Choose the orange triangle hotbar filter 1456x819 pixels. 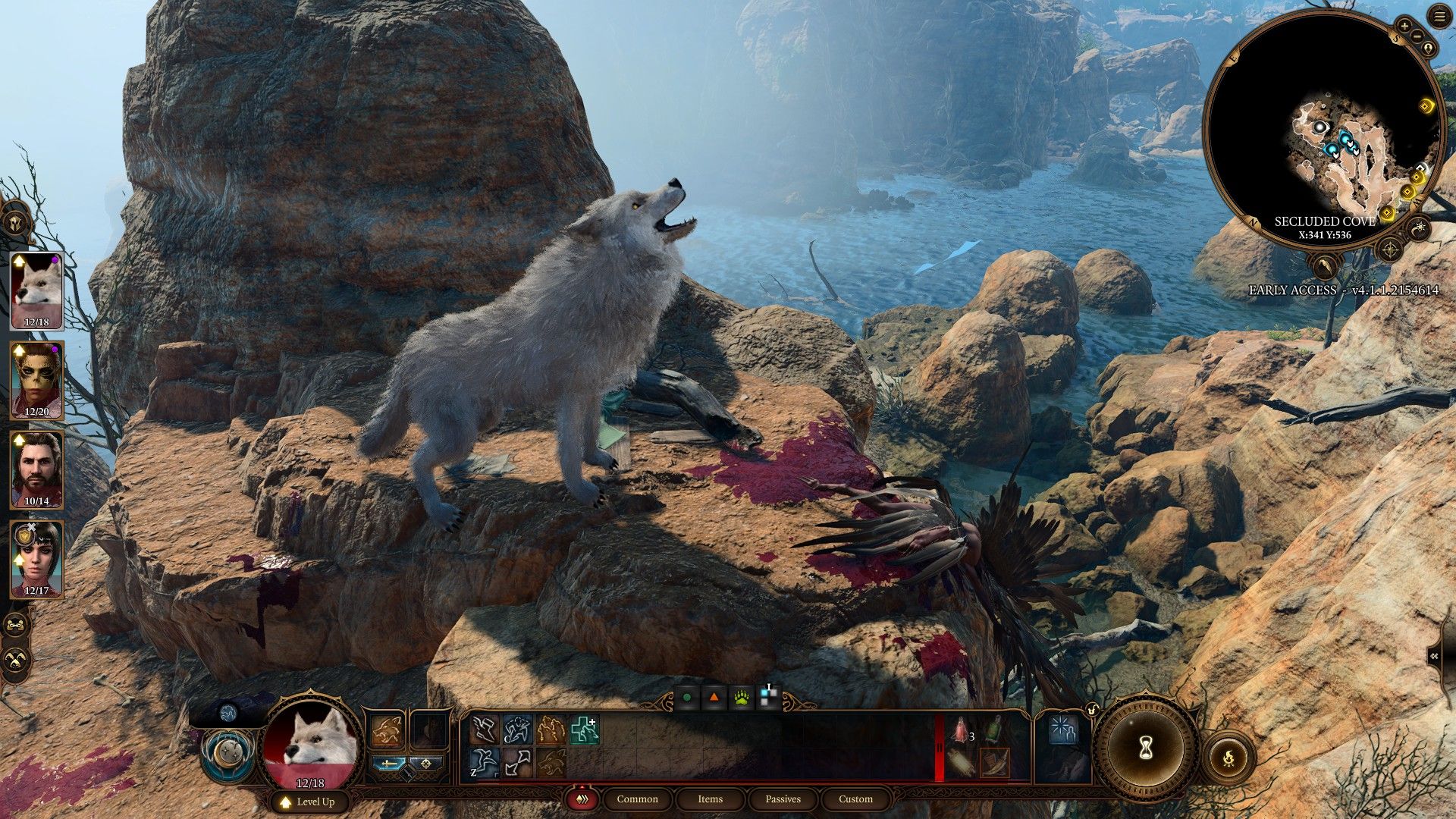[714, 698]
